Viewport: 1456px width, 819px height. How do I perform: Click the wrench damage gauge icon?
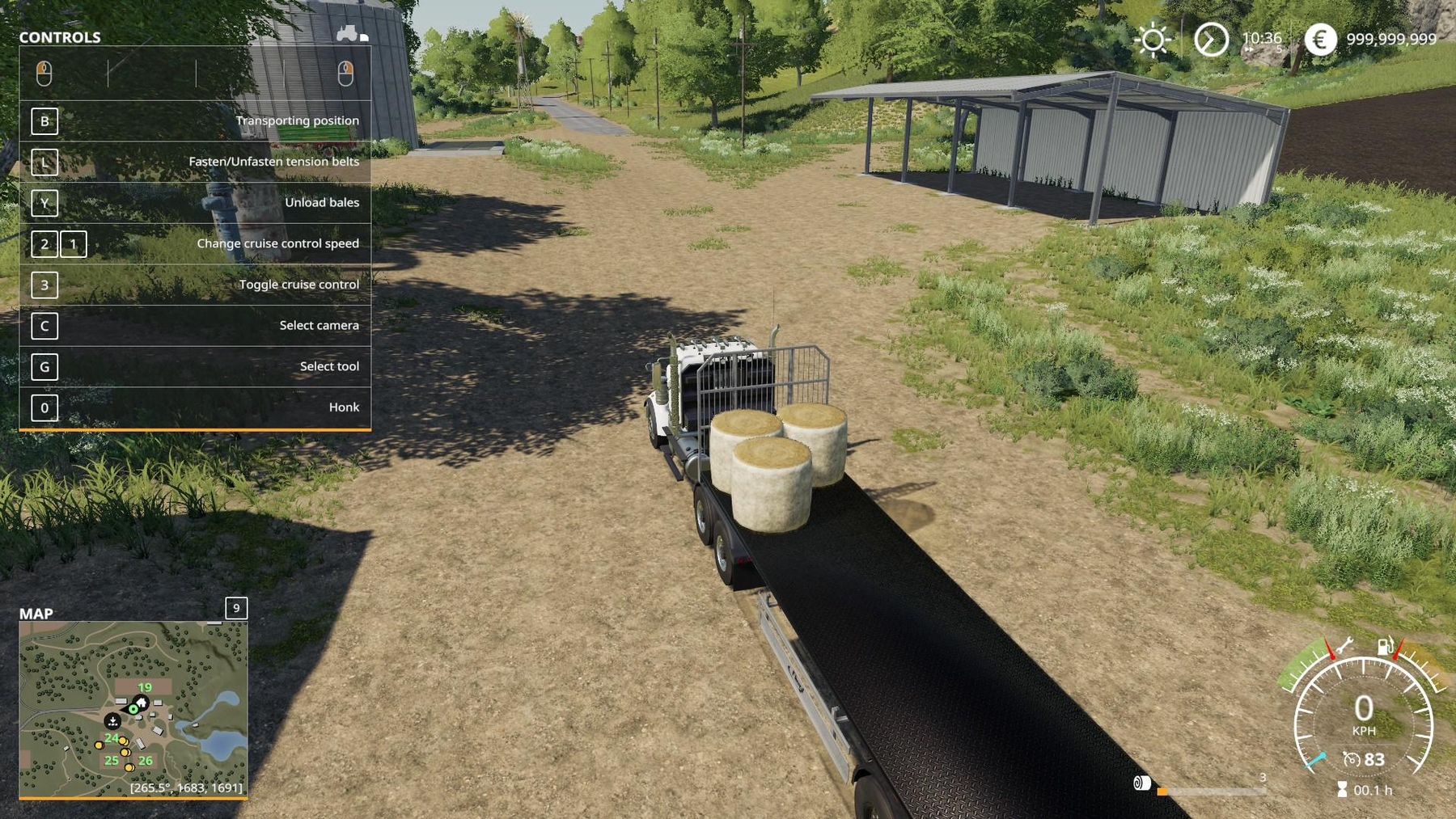click(x=1344, y=645)
